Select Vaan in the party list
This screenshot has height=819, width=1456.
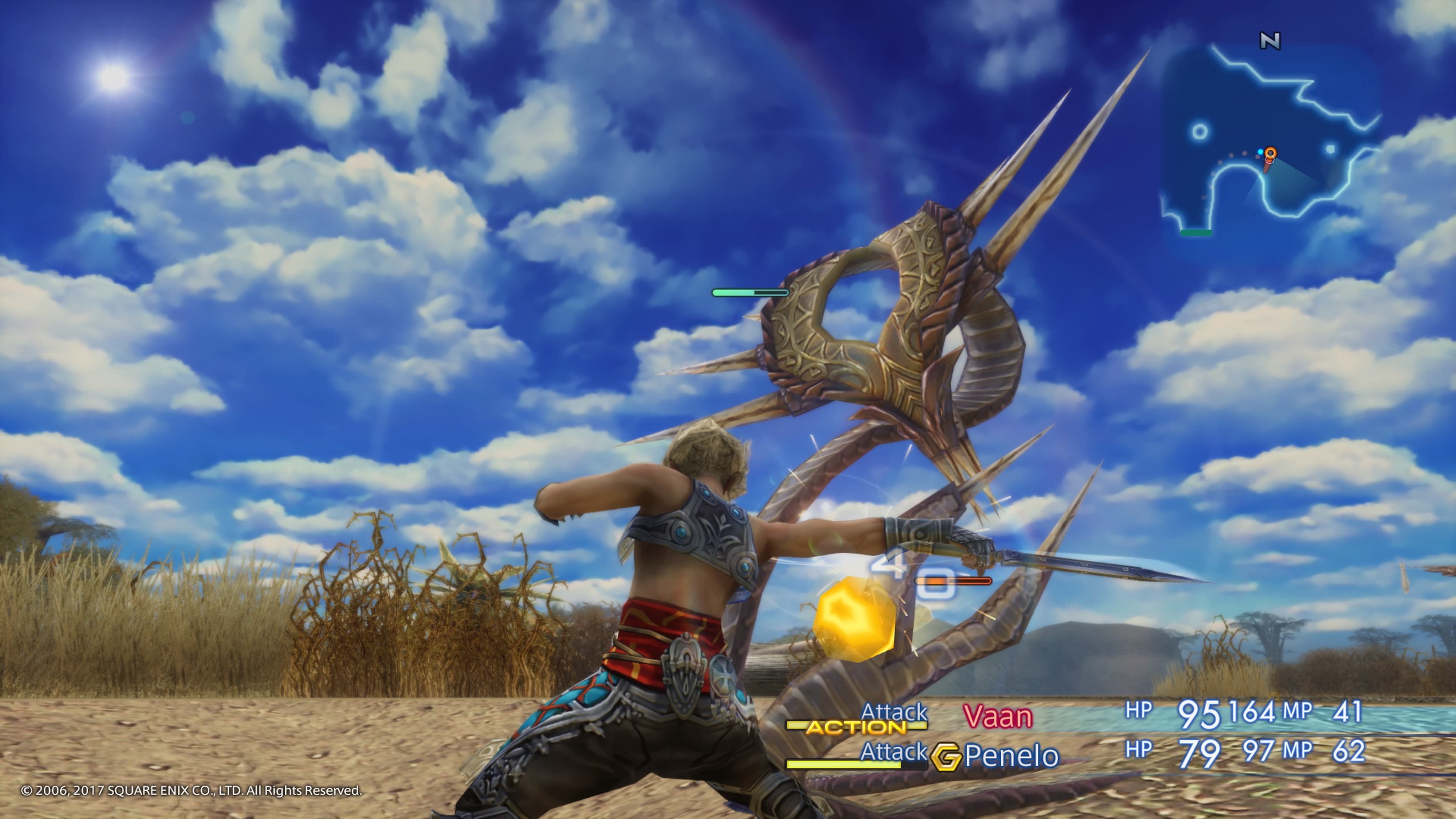click(x=998, y=717)
